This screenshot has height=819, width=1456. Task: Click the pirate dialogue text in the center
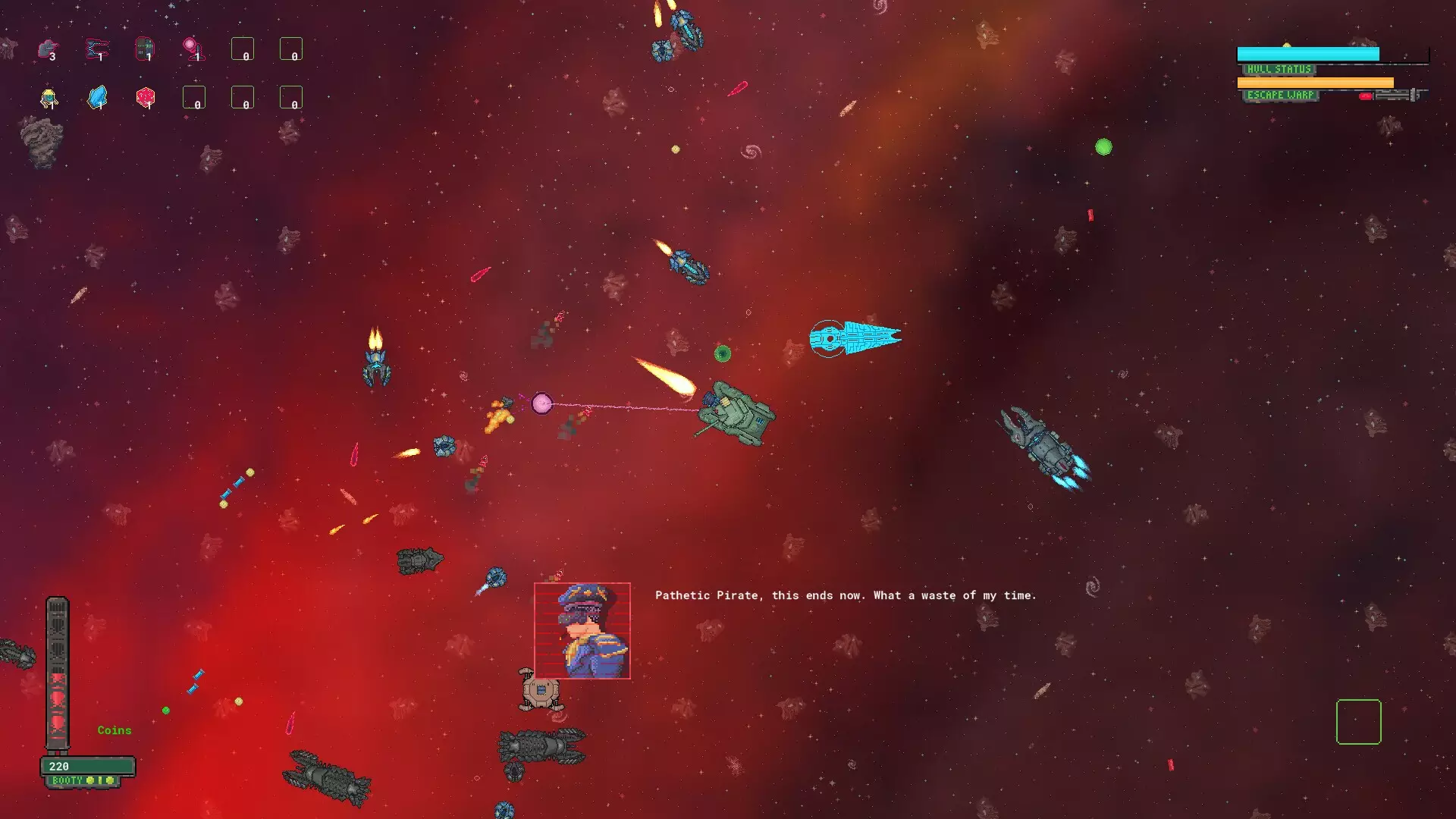846,596
